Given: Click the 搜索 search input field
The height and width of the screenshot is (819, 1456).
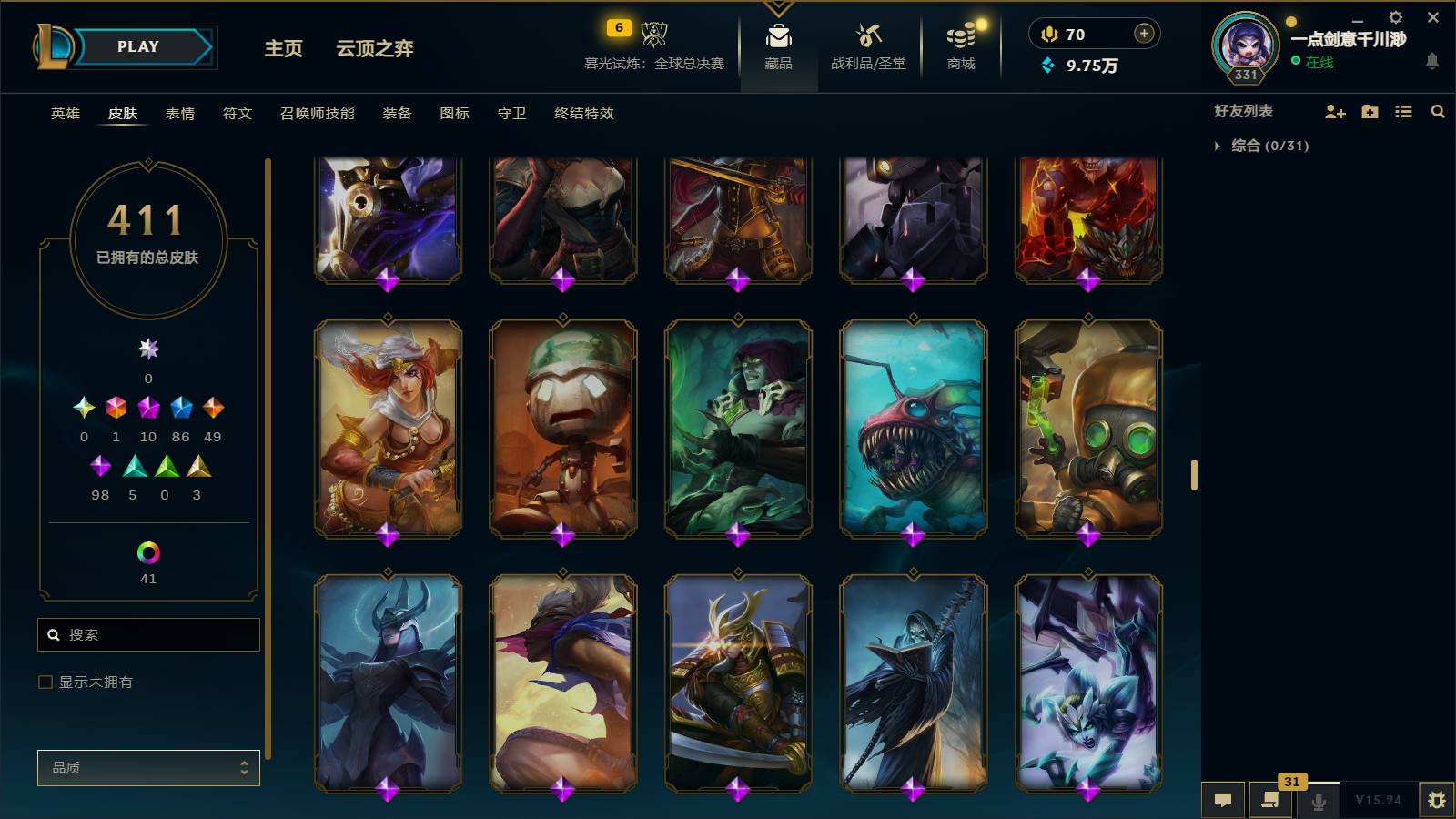Looking at the screenshot, I should 148,634.
